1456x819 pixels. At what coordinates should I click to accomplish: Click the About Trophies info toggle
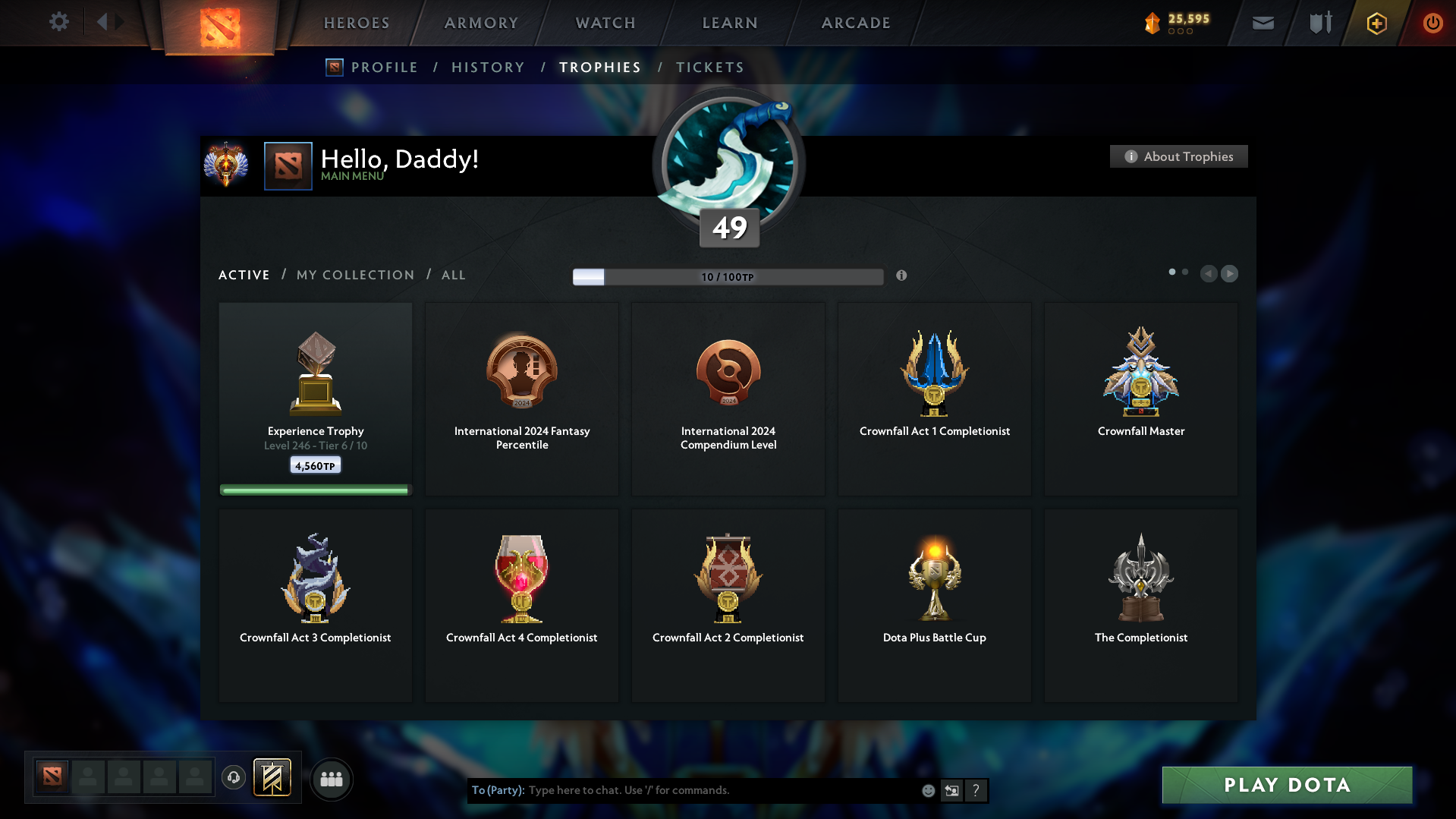point(1178,156)
